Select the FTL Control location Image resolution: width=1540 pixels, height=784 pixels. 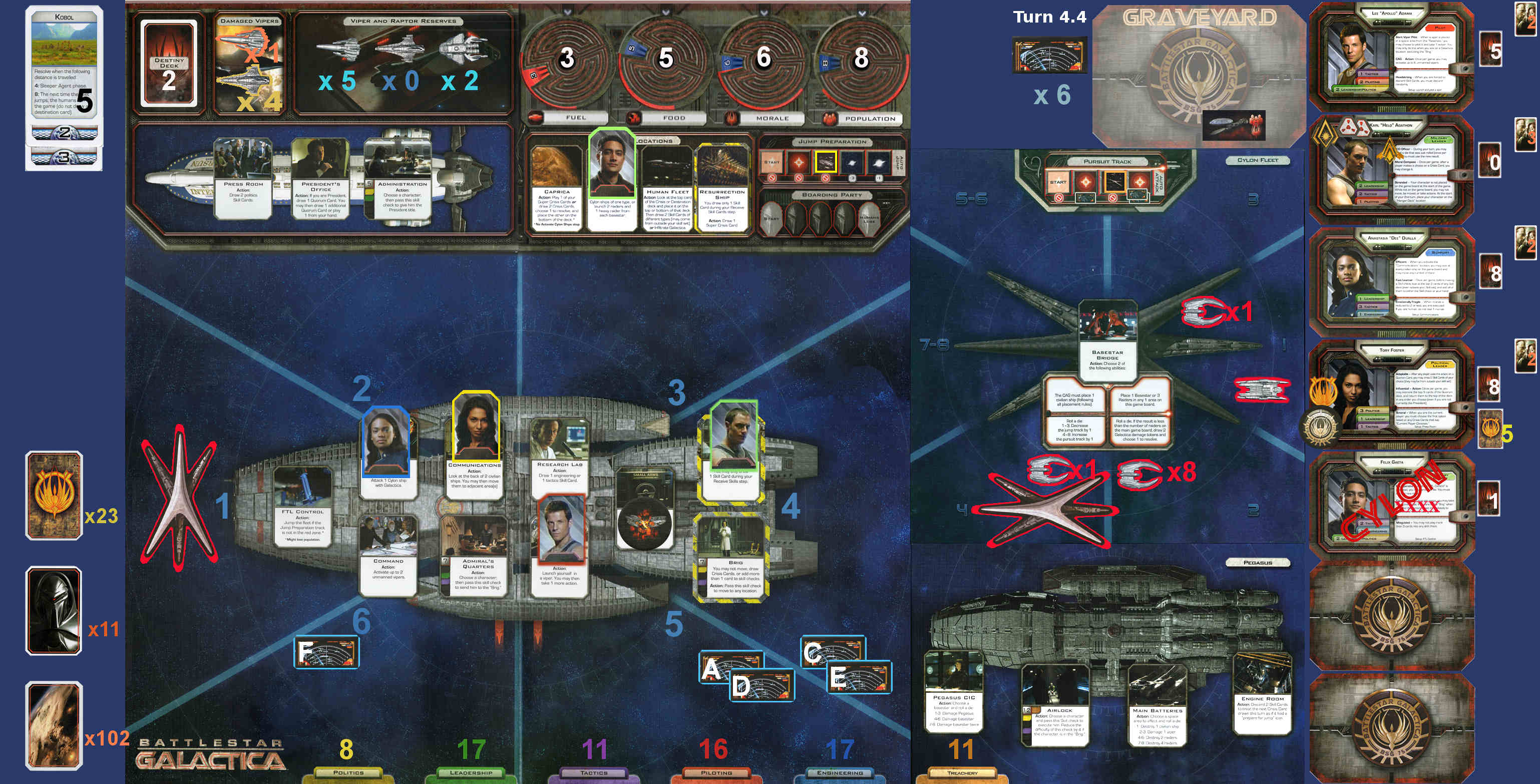(x=302, y=506)
